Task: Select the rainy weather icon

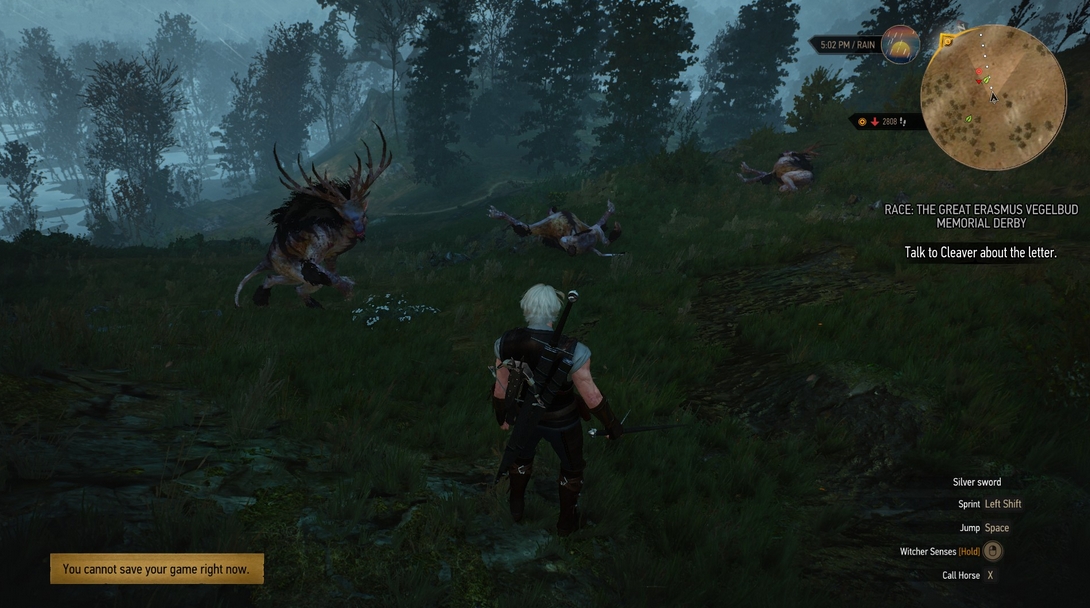Action: [900, 45]
